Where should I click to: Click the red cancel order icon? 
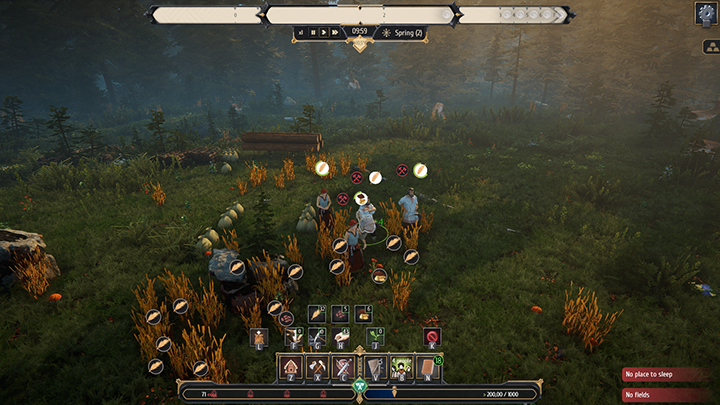click(432, 336)
